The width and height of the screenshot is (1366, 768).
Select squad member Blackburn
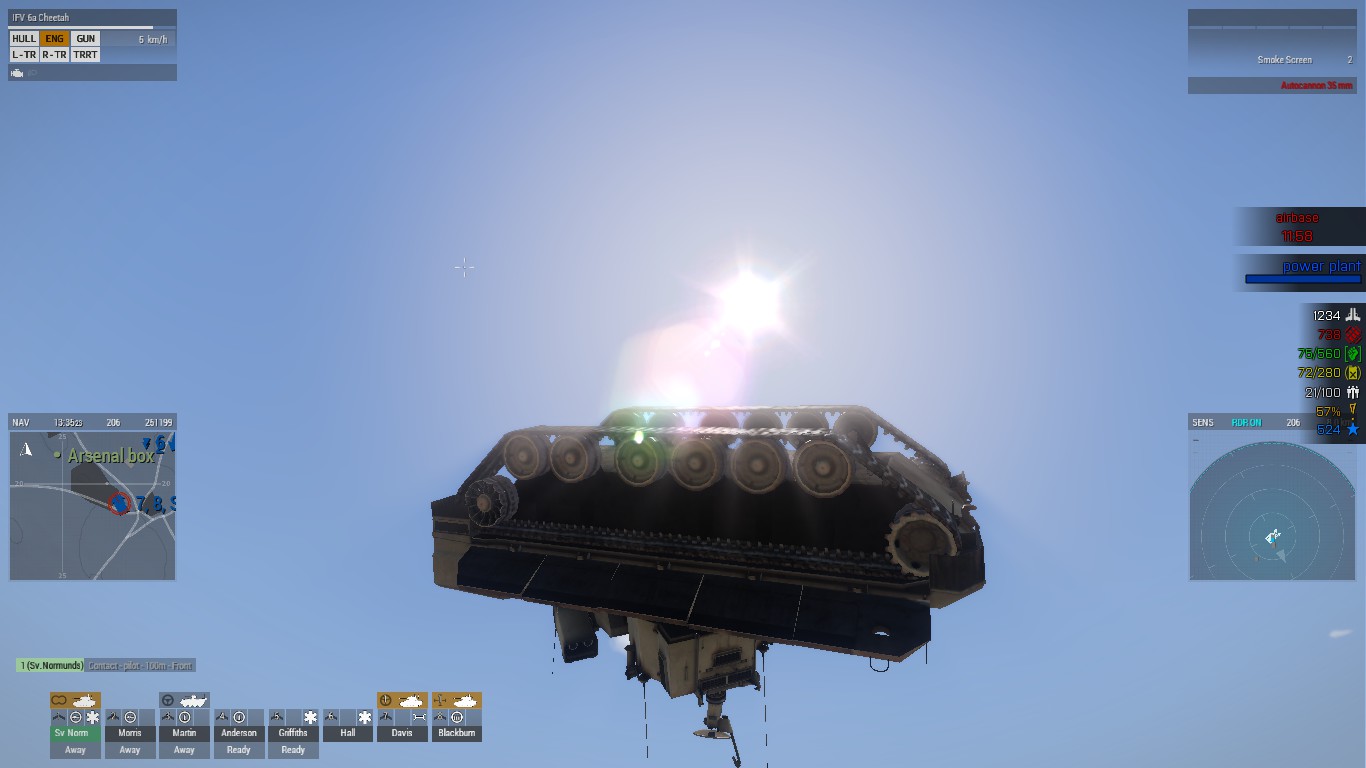point(456,732)
